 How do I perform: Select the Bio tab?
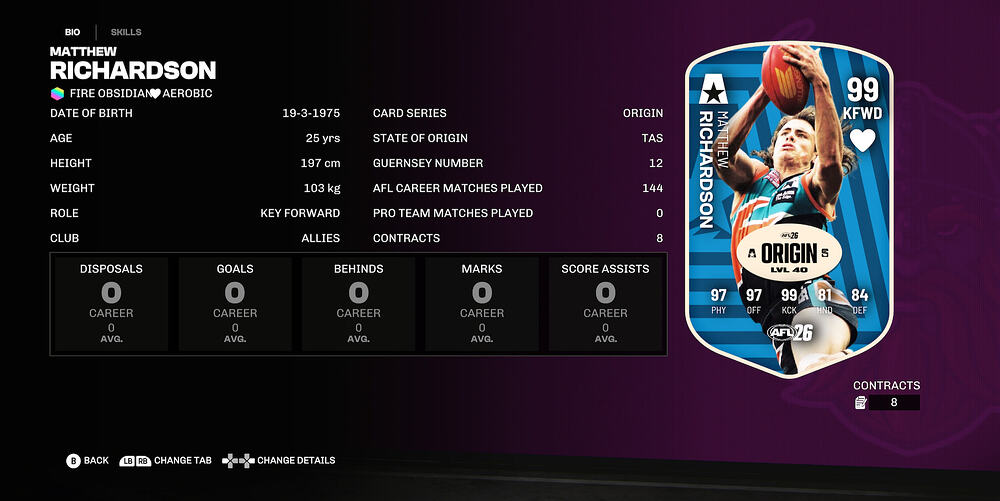(73, 32)
